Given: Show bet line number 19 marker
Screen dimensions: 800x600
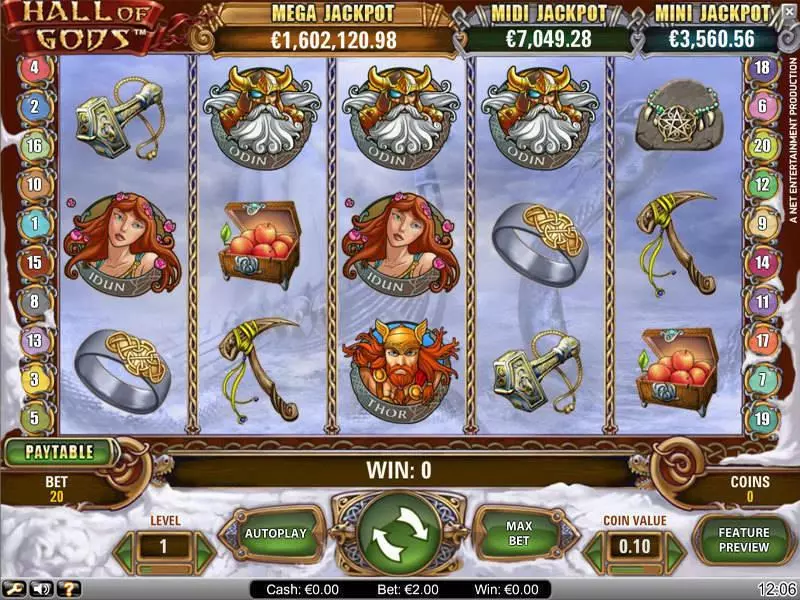Looking at the screenshot, I should pos(762,418).
